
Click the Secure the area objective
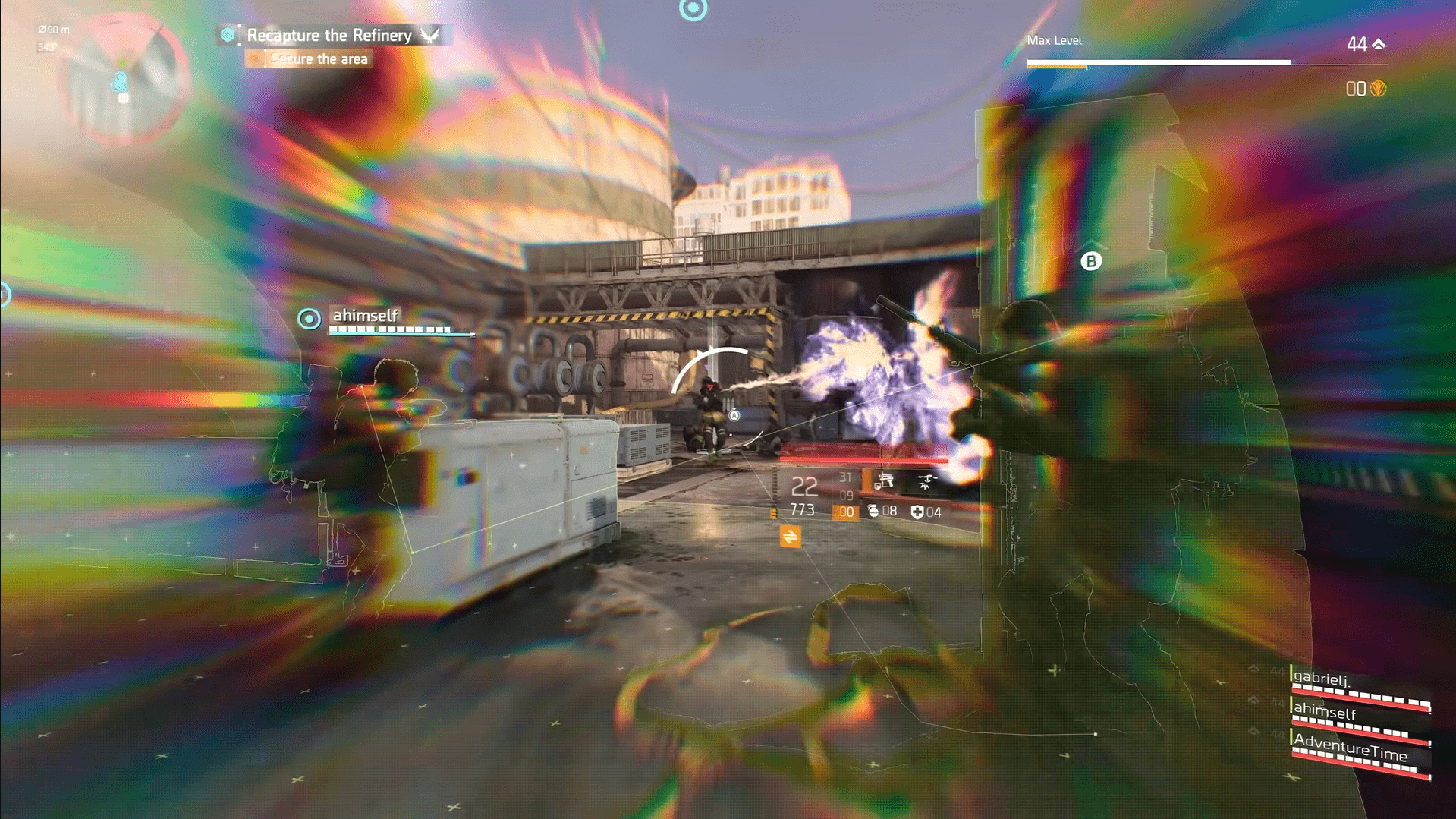coord(319,59)
